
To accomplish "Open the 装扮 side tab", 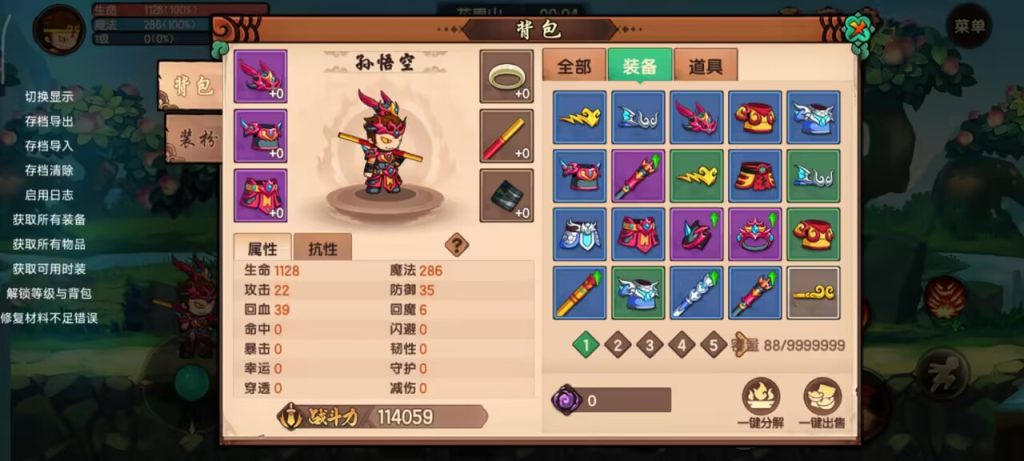I will pos(194,139).
